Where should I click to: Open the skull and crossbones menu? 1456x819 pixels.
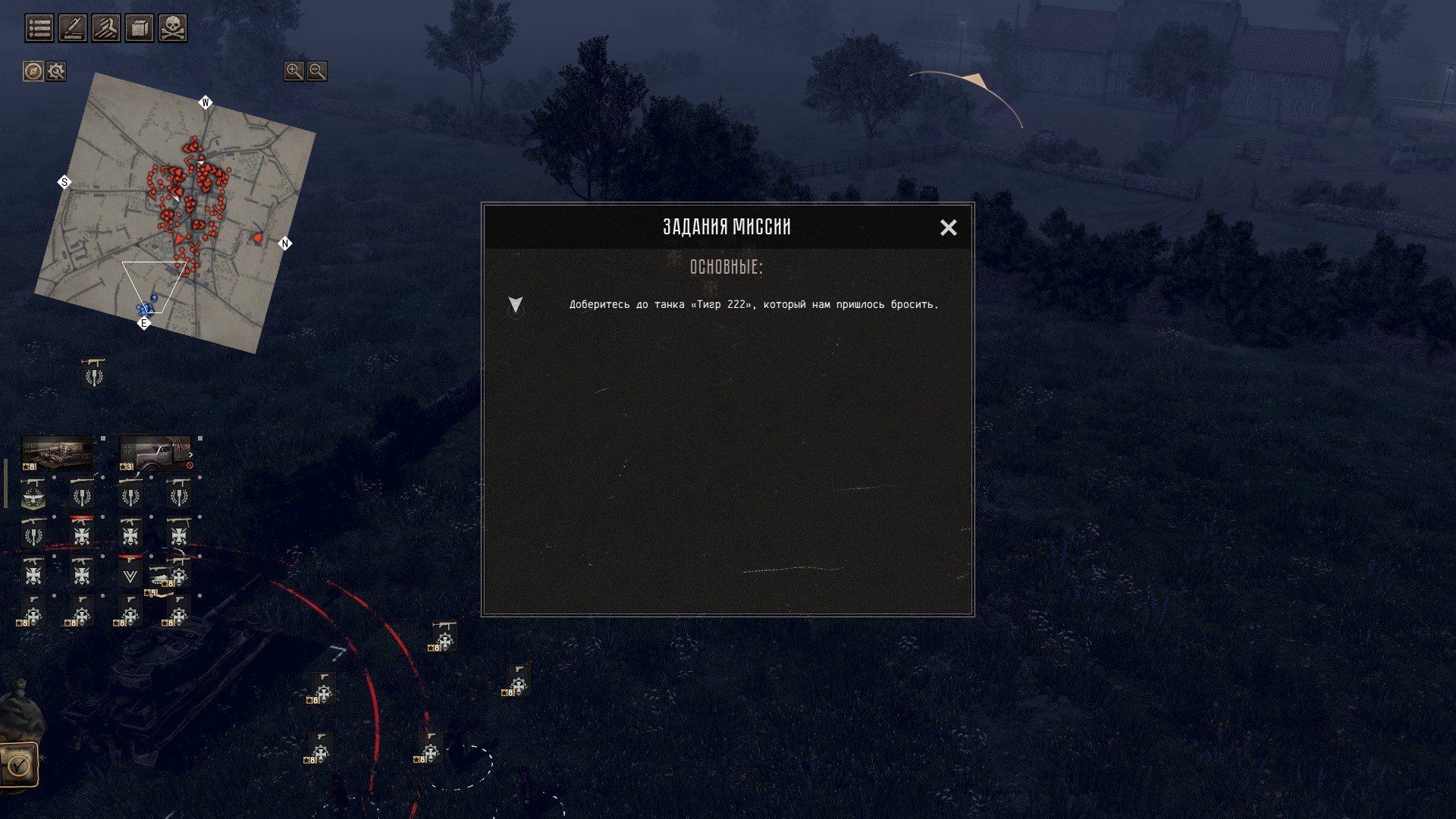[x=173, y=29]
